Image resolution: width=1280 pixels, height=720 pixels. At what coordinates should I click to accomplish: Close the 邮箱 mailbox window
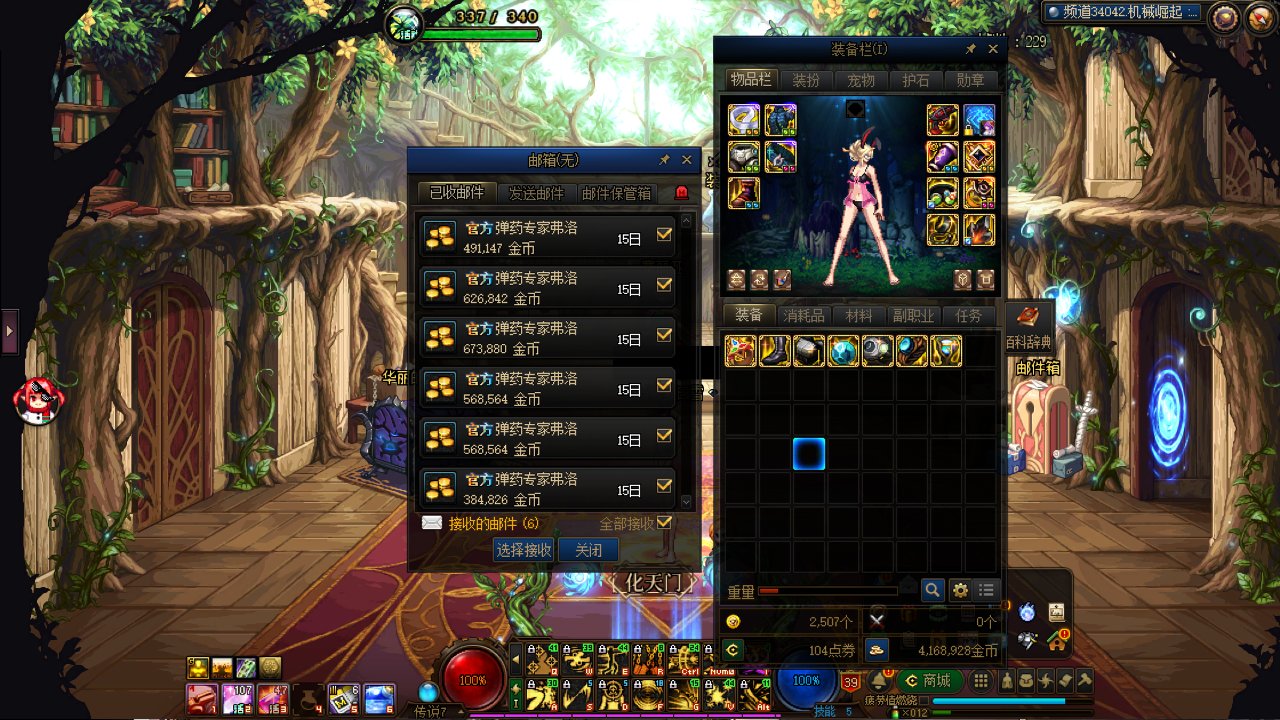686,160
